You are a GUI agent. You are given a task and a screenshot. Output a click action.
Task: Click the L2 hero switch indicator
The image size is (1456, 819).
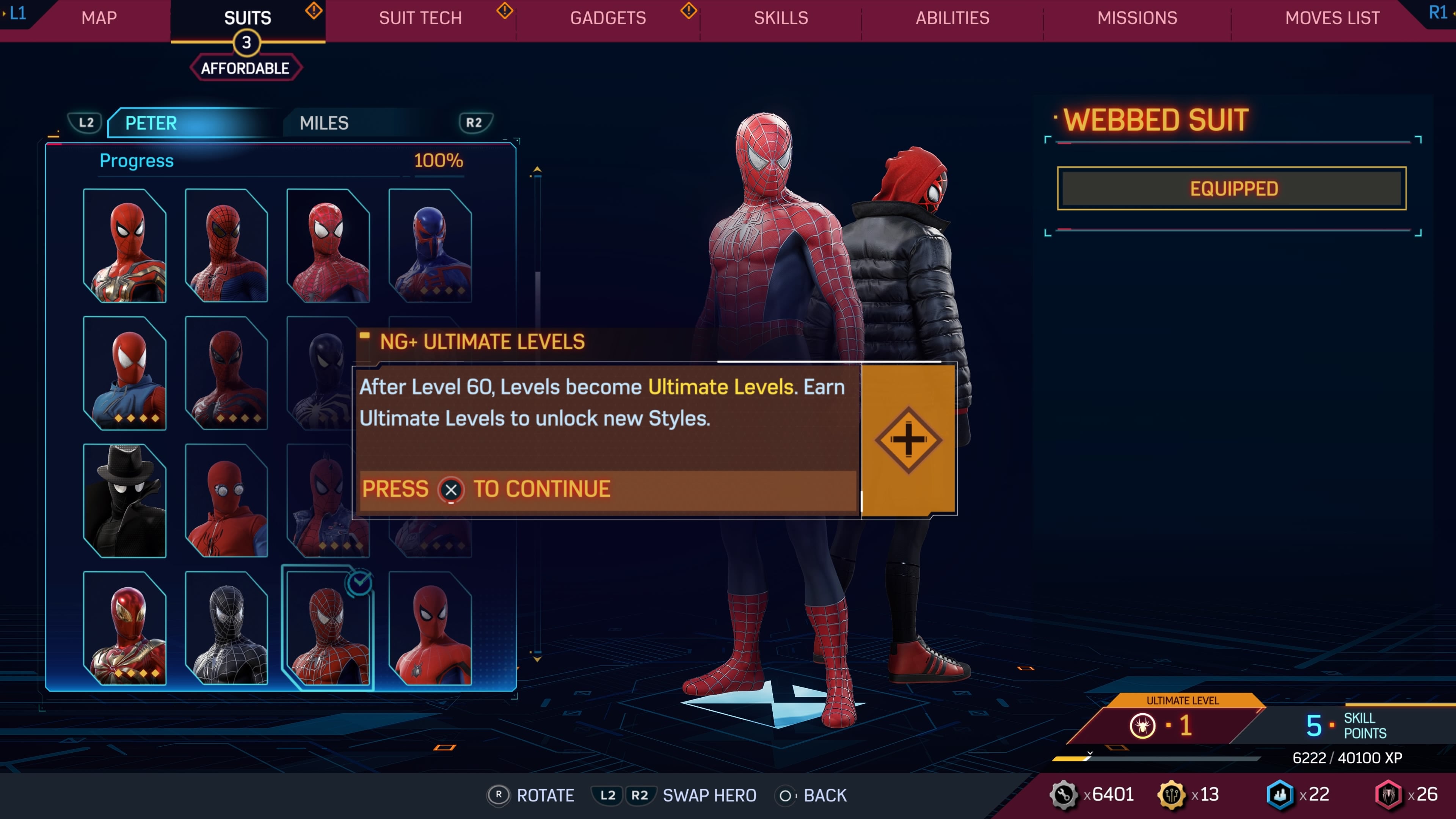pyautogui.click(x=86, y=122)
